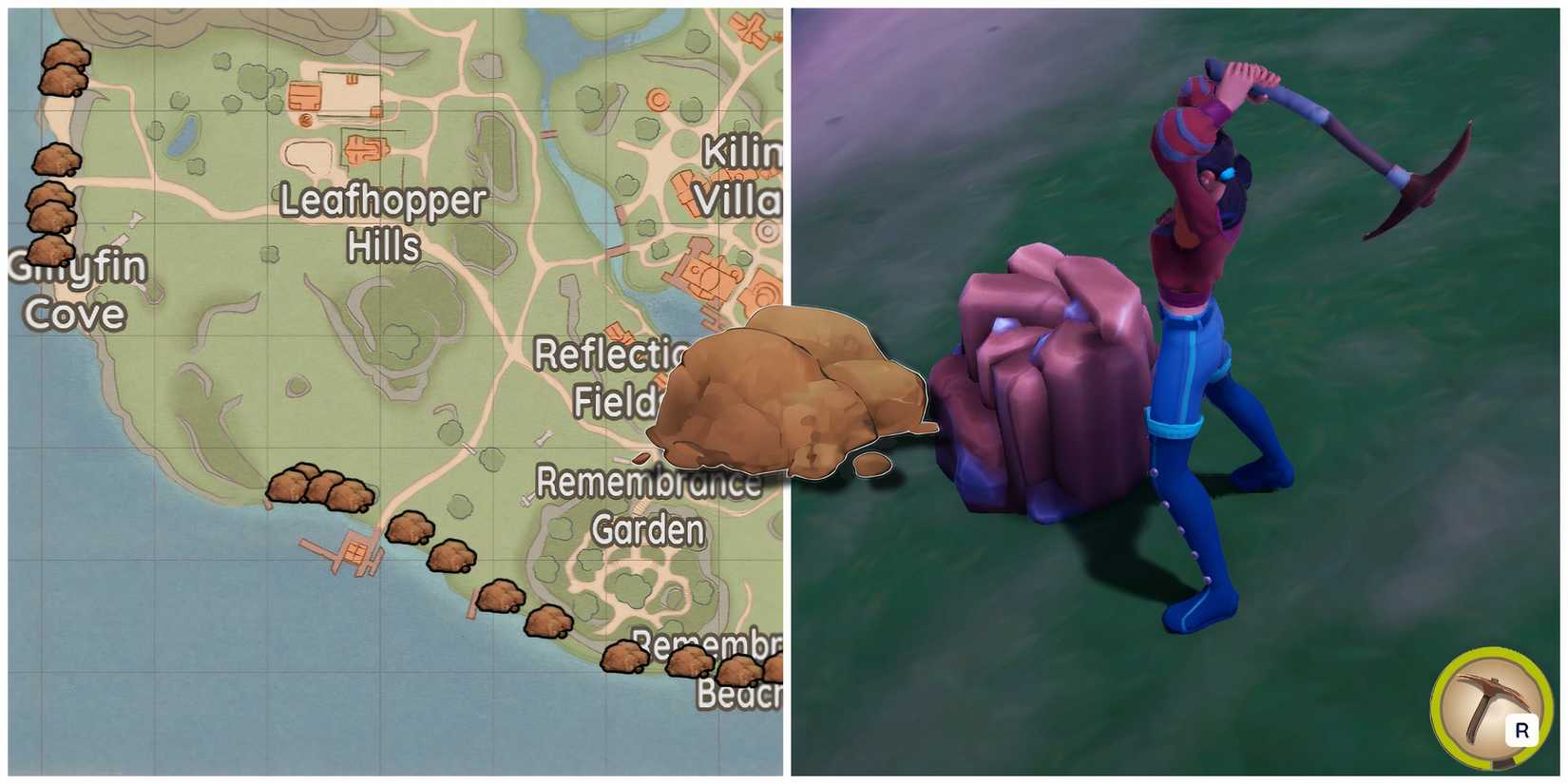Toggle the R tool-wheel shortcut badge
Viewport: 1568px width, 784px height.
click(1523, 729)
